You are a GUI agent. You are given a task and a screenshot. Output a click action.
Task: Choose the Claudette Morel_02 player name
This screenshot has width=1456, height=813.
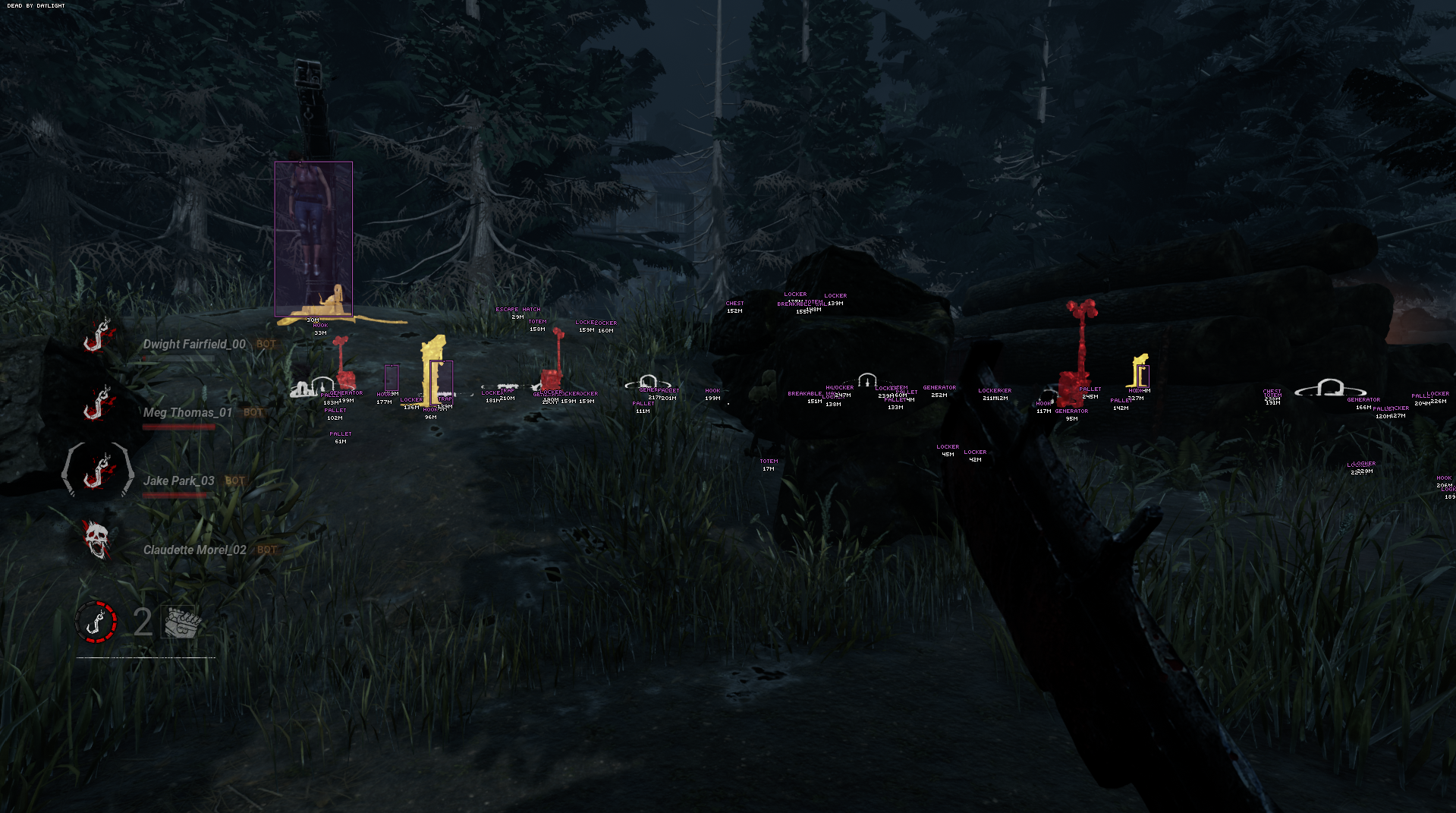195,550
